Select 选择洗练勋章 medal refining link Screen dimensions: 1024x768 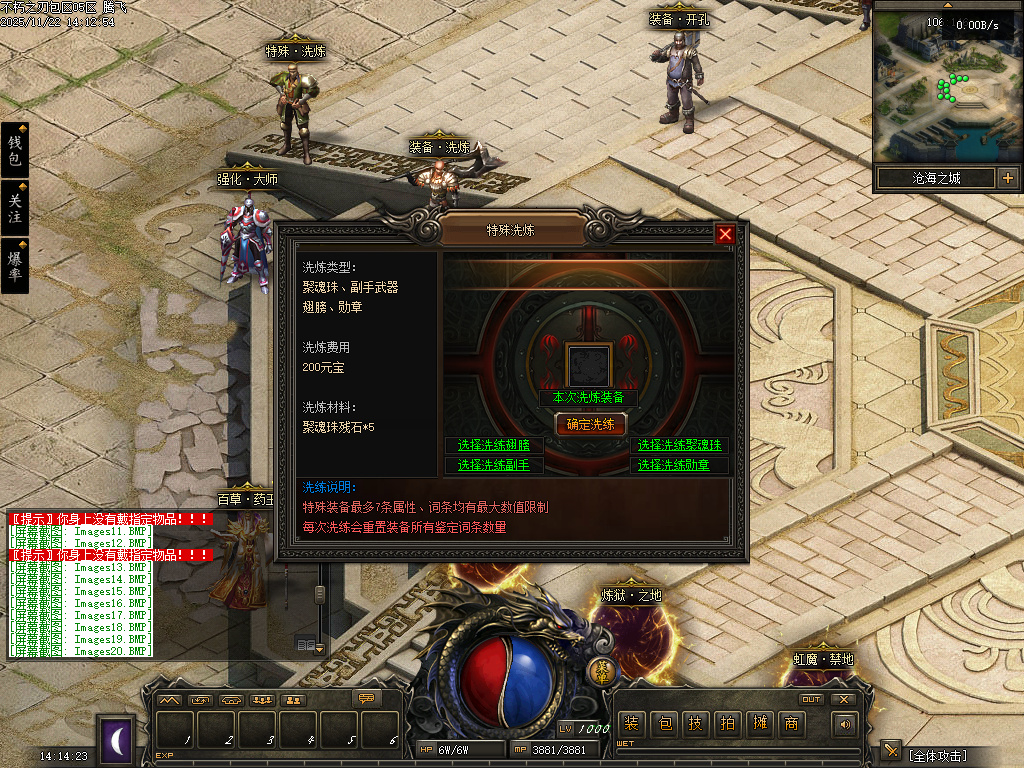680,465
